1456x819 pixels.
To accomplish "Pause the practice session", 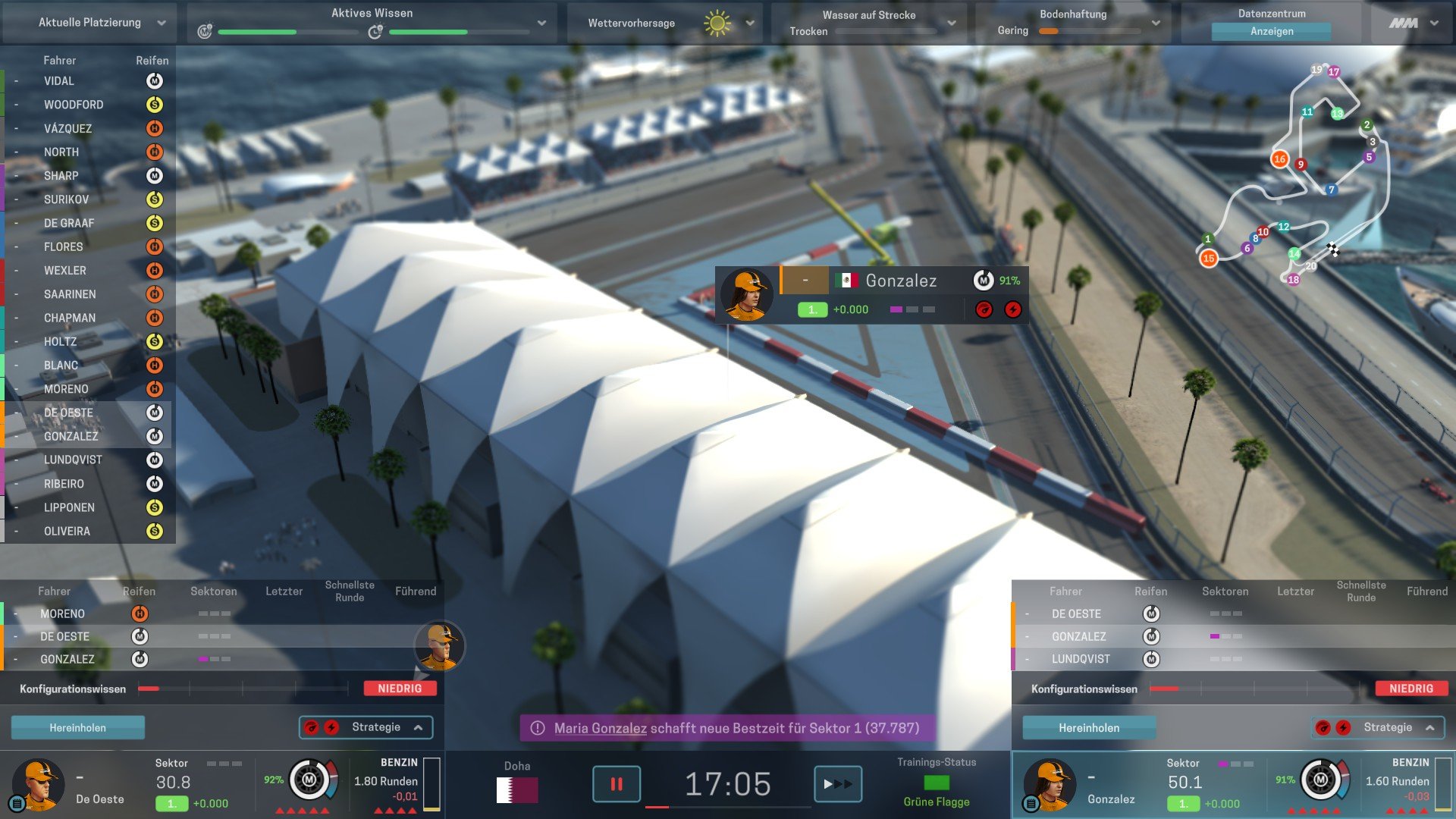I will tap(616, 784).
